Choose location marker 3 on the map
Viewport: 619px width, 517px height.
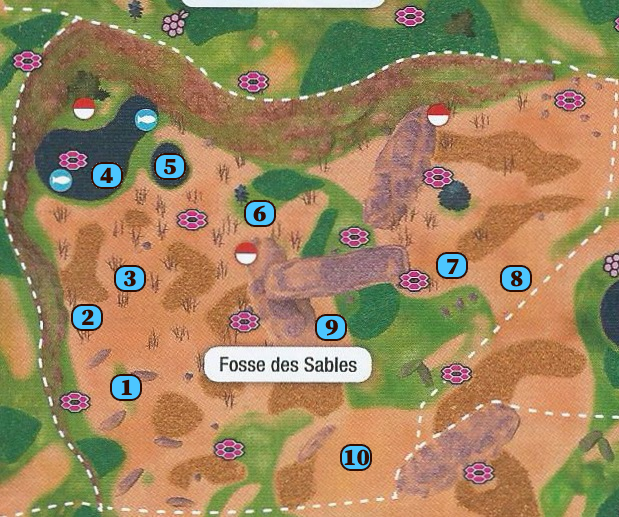click(x=129, y=278)
